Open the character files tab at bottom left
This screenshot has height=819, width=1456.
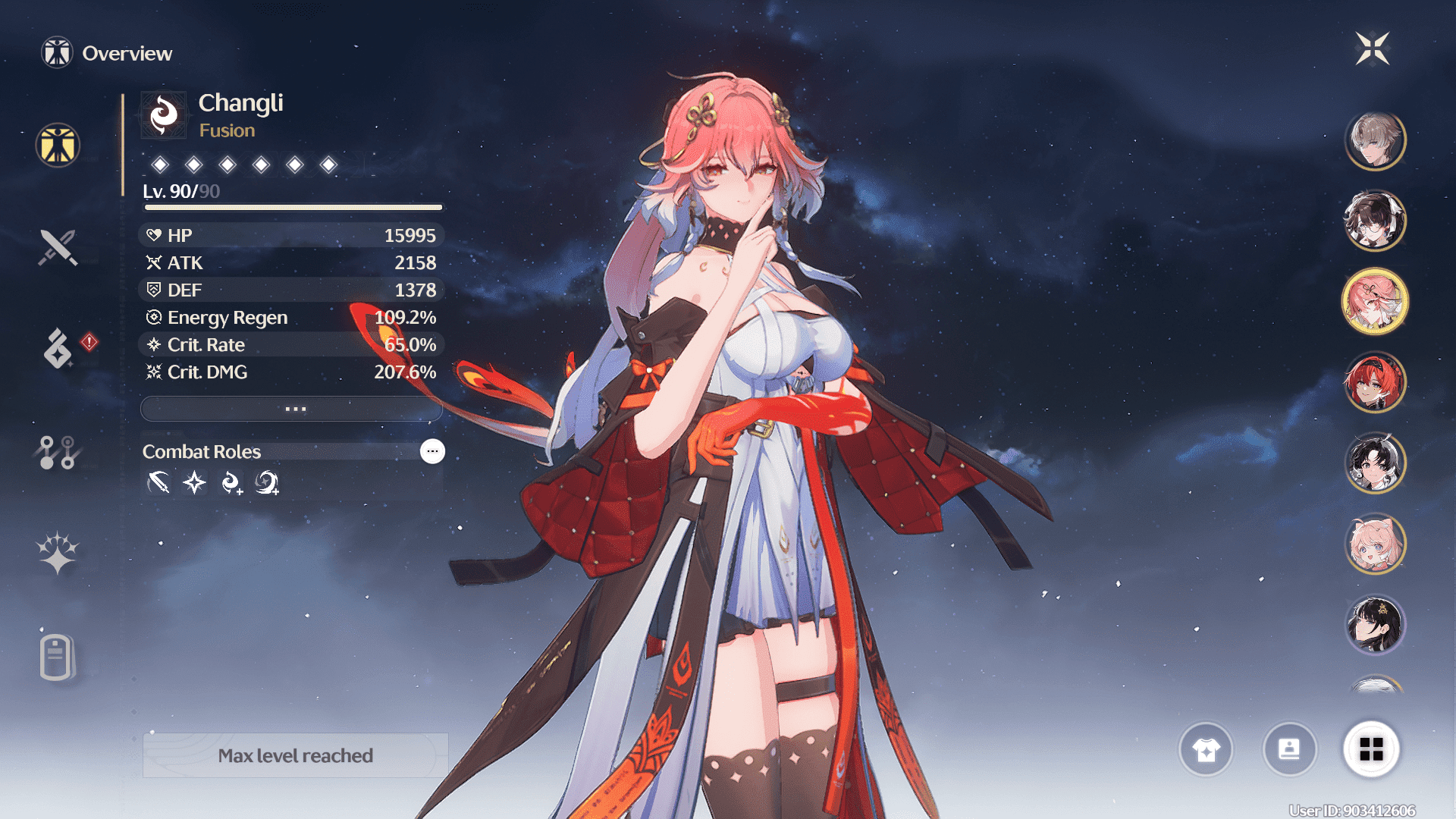[57, 657]
